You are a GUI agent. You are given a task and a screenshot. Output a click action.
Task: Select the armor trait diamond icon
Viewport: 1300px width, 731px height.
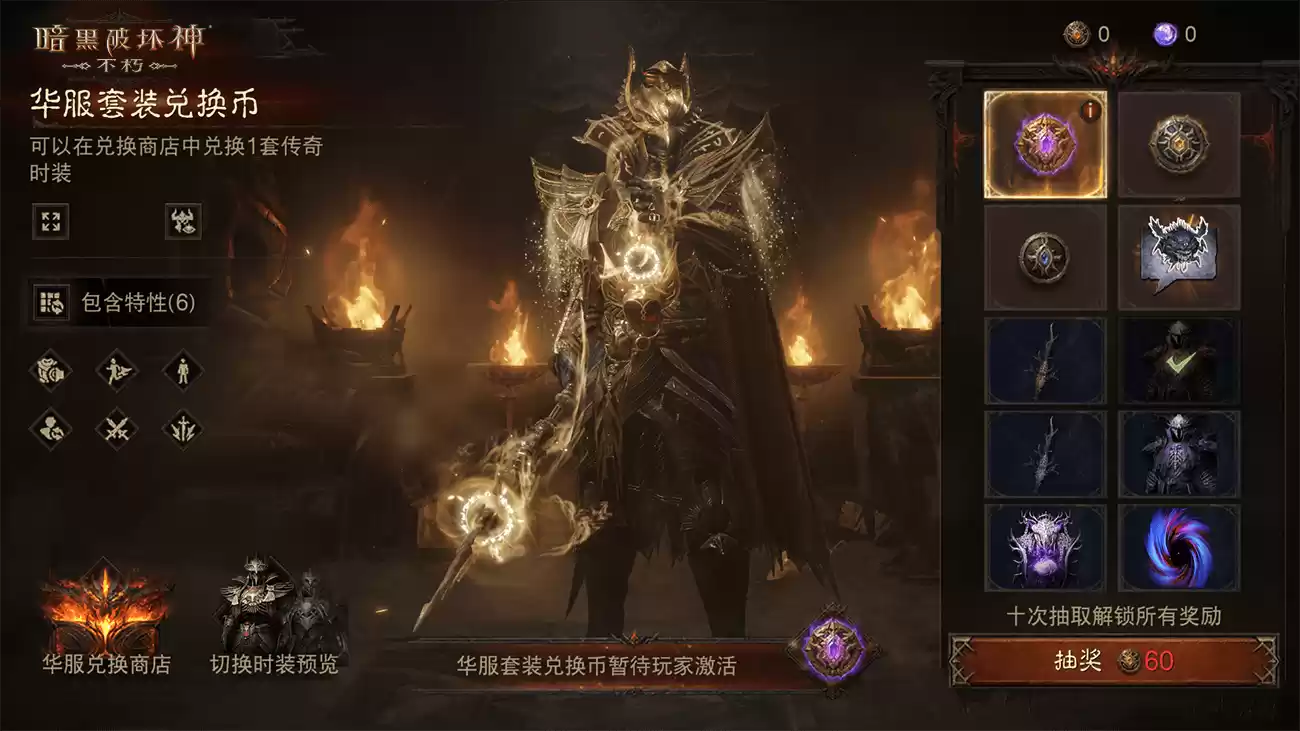point(52,371)
